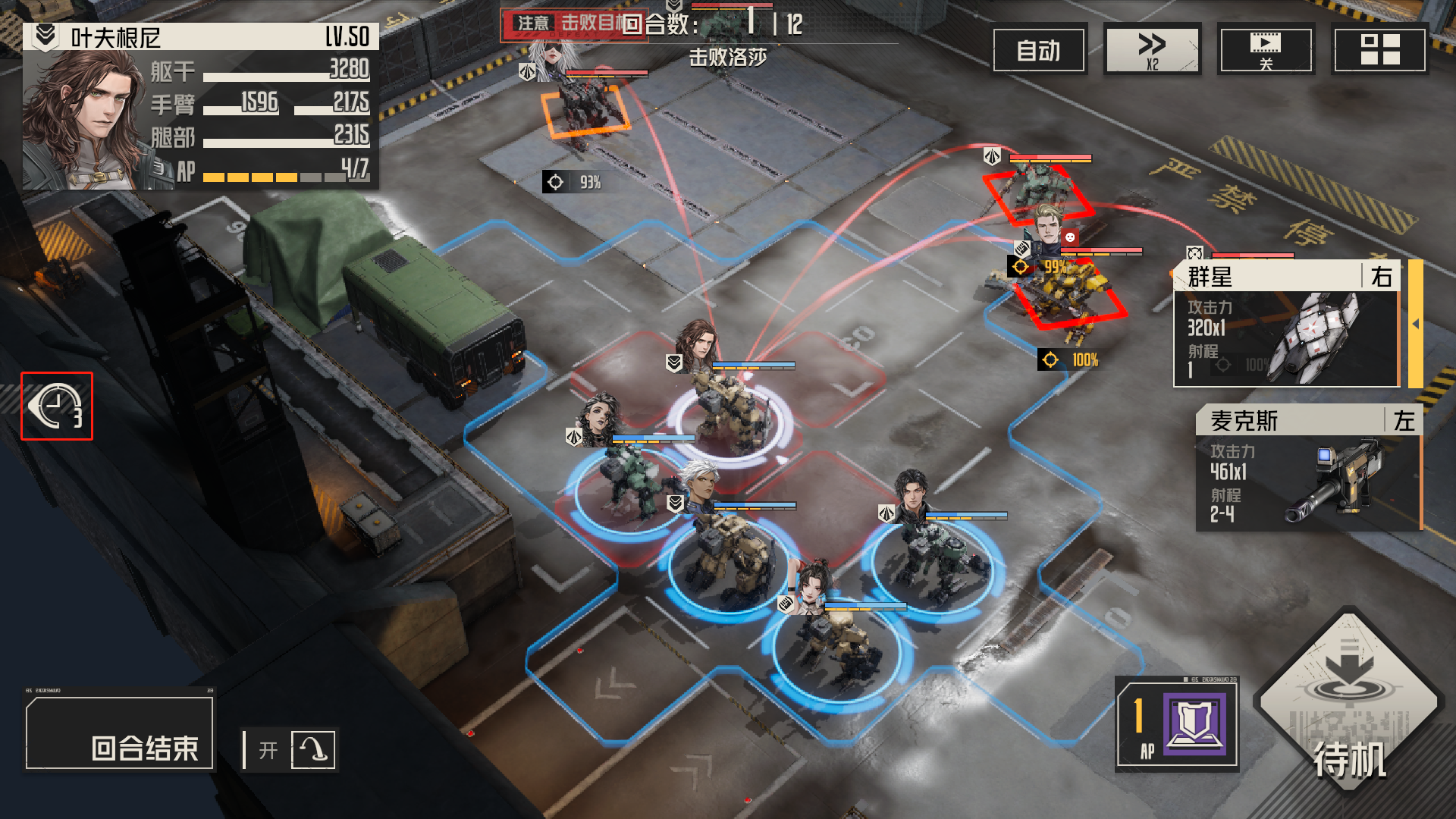Open the grid layout menu button

(1379, 50)
